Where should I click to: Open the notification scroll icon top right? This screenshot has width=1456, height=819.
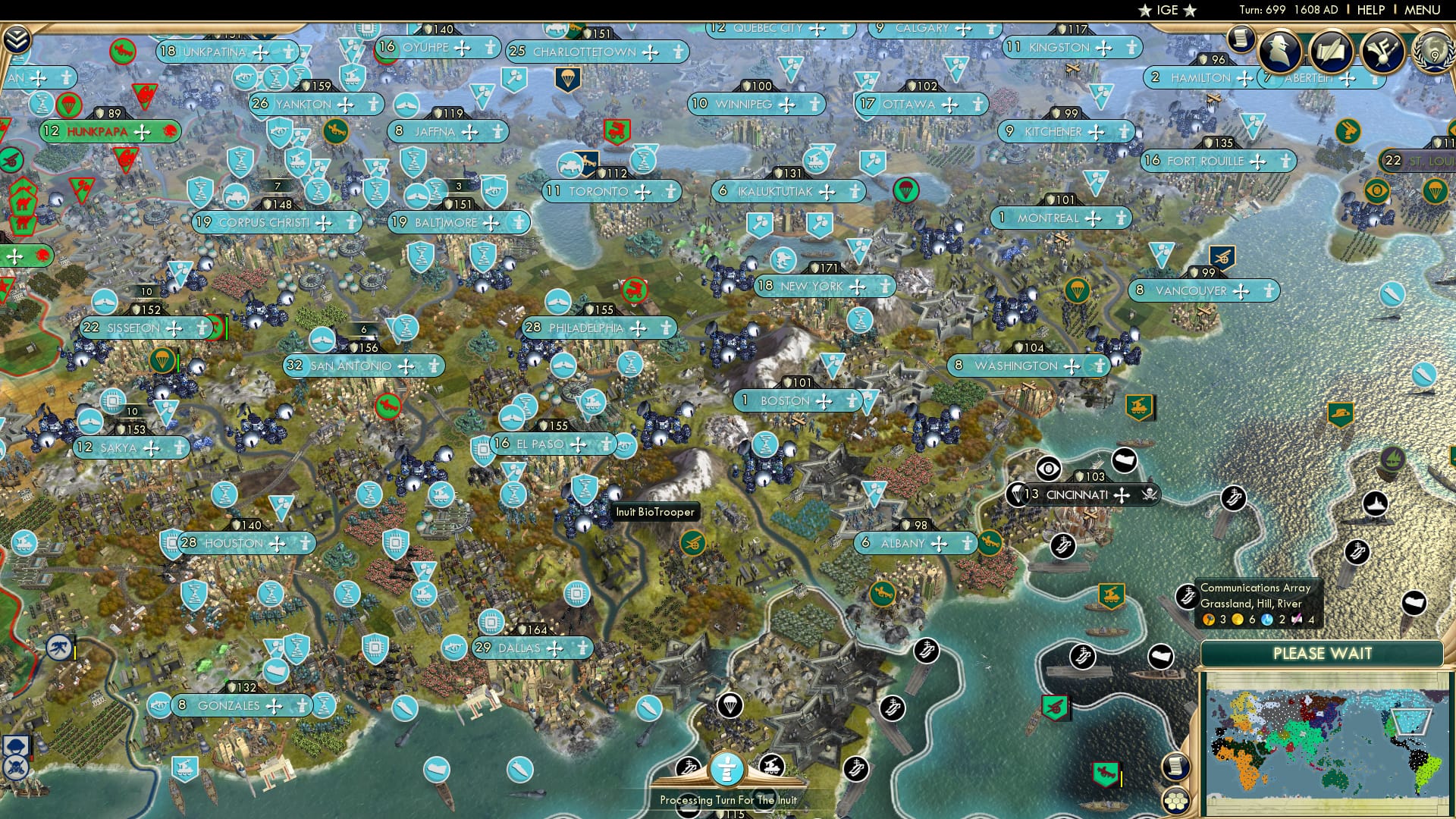tap(1239, 39)
